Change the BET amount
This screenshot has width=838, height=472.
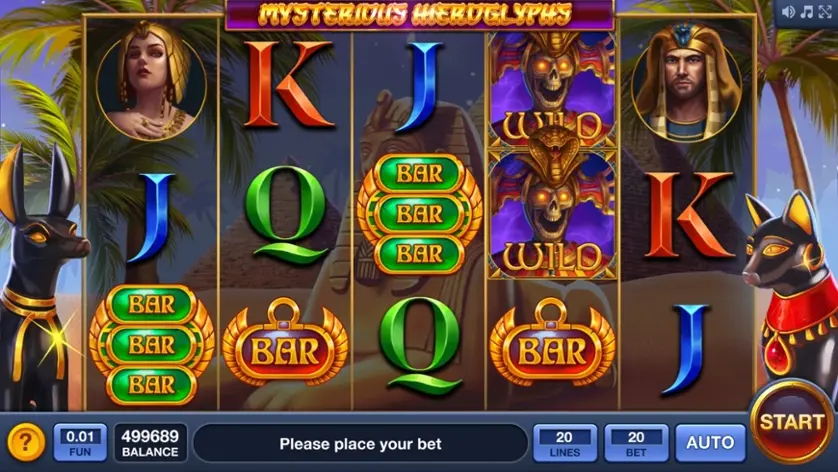636,442
